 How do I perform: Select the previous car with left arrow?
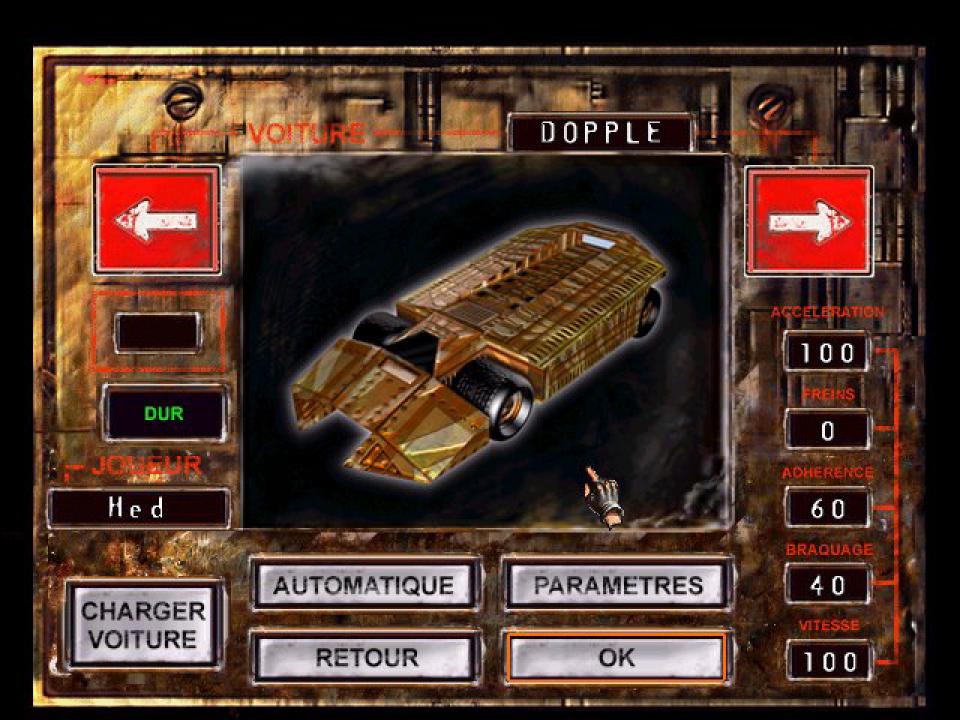pos(156,220)
